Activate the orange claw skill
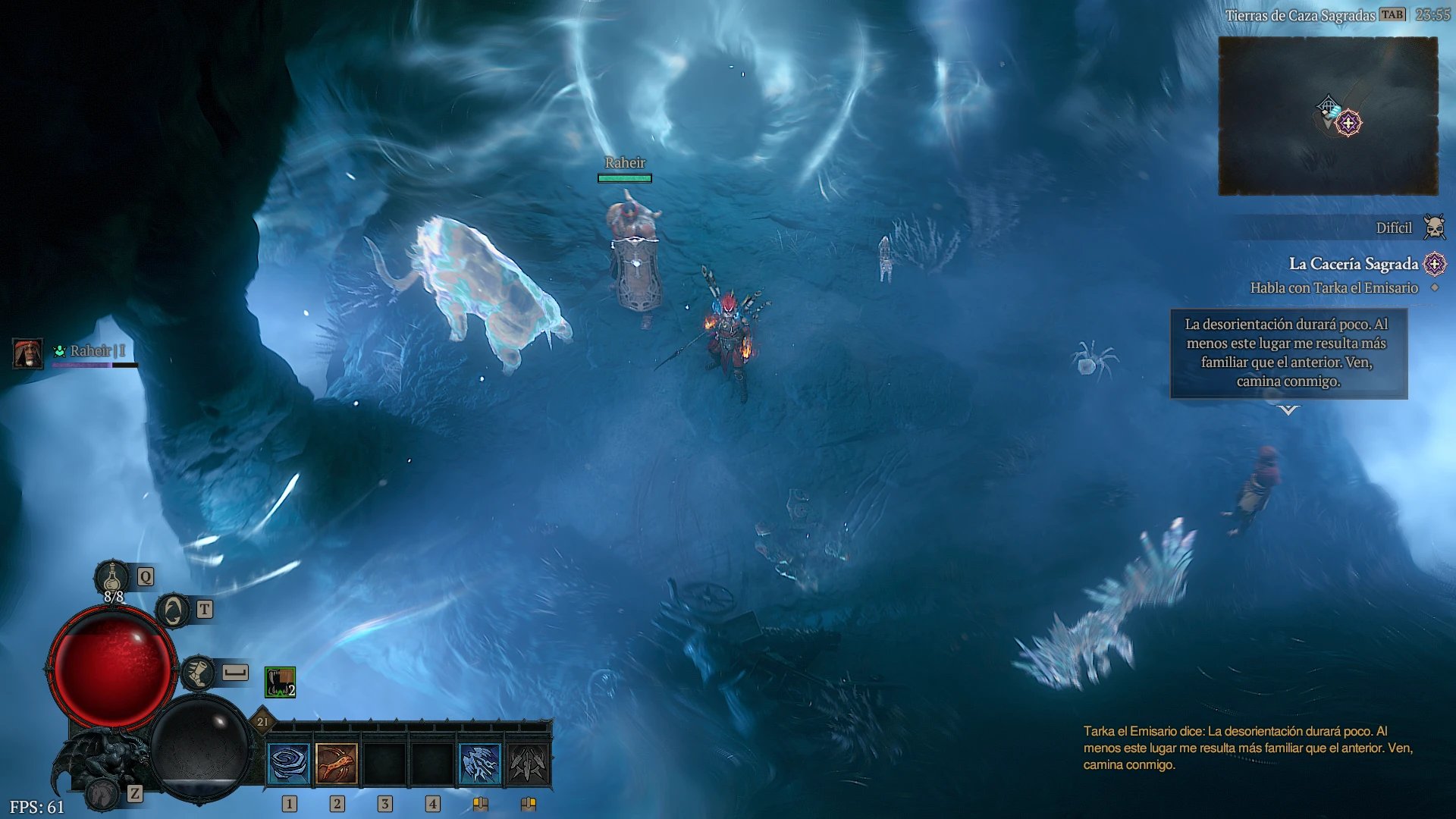This screenshot has width=1456, height=819. click(337, 763)
